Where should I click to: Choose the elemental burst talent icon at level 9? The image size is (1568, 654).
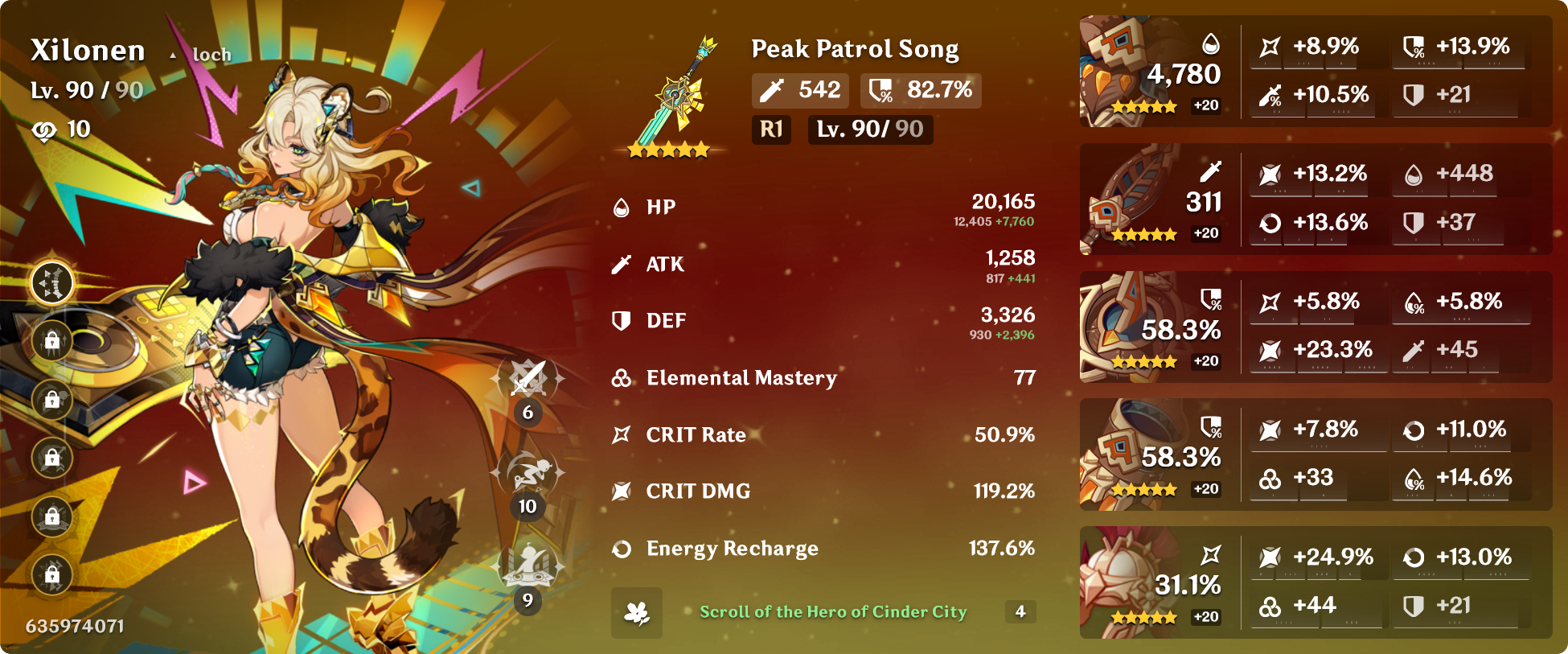pos(527,566)
